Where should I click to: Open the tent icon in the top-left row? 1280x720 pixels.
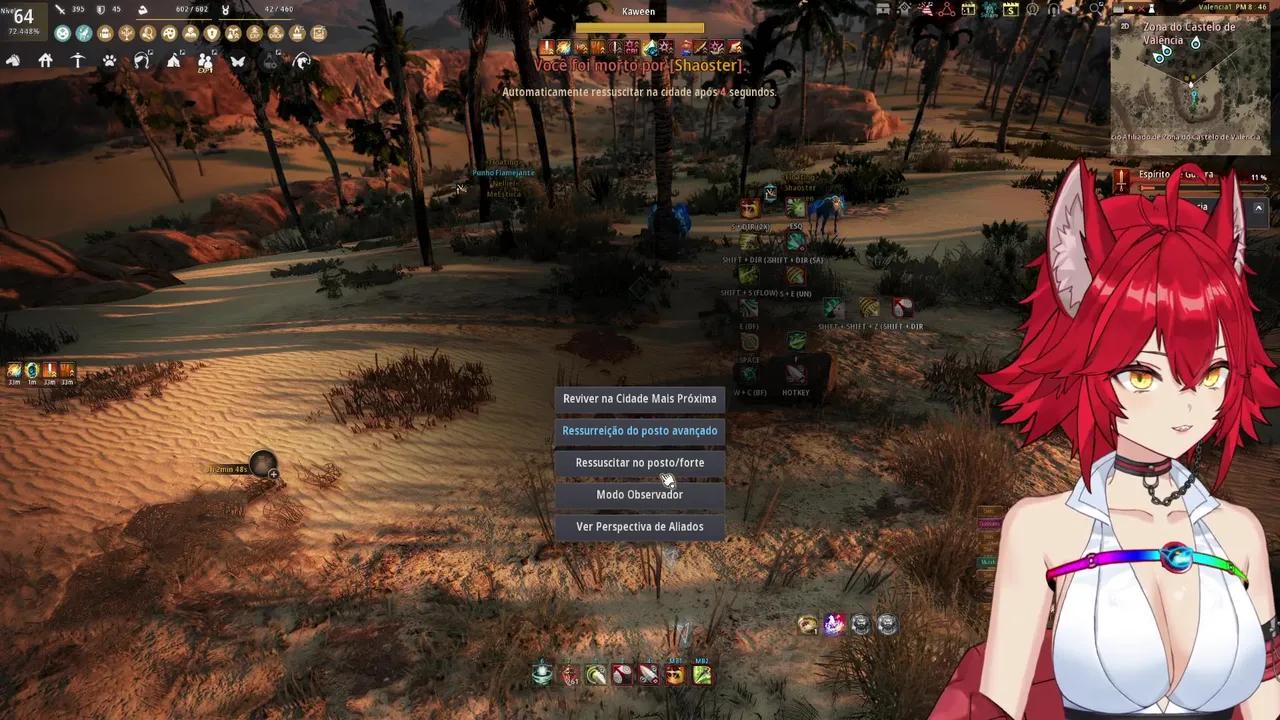point(174,61)
